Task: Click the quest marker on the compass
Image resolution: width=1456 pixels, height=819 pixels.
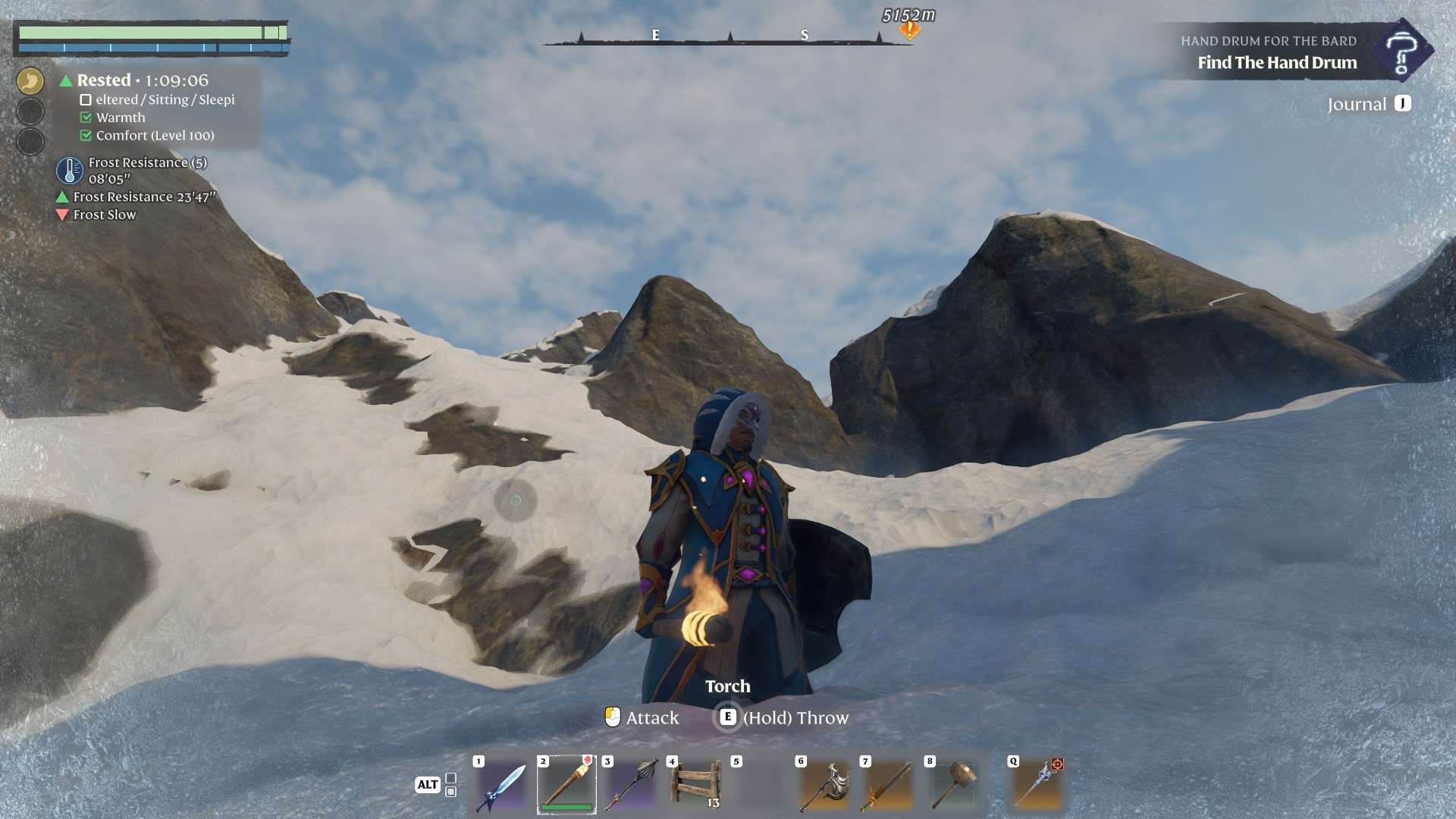Action: pos(908,30)
